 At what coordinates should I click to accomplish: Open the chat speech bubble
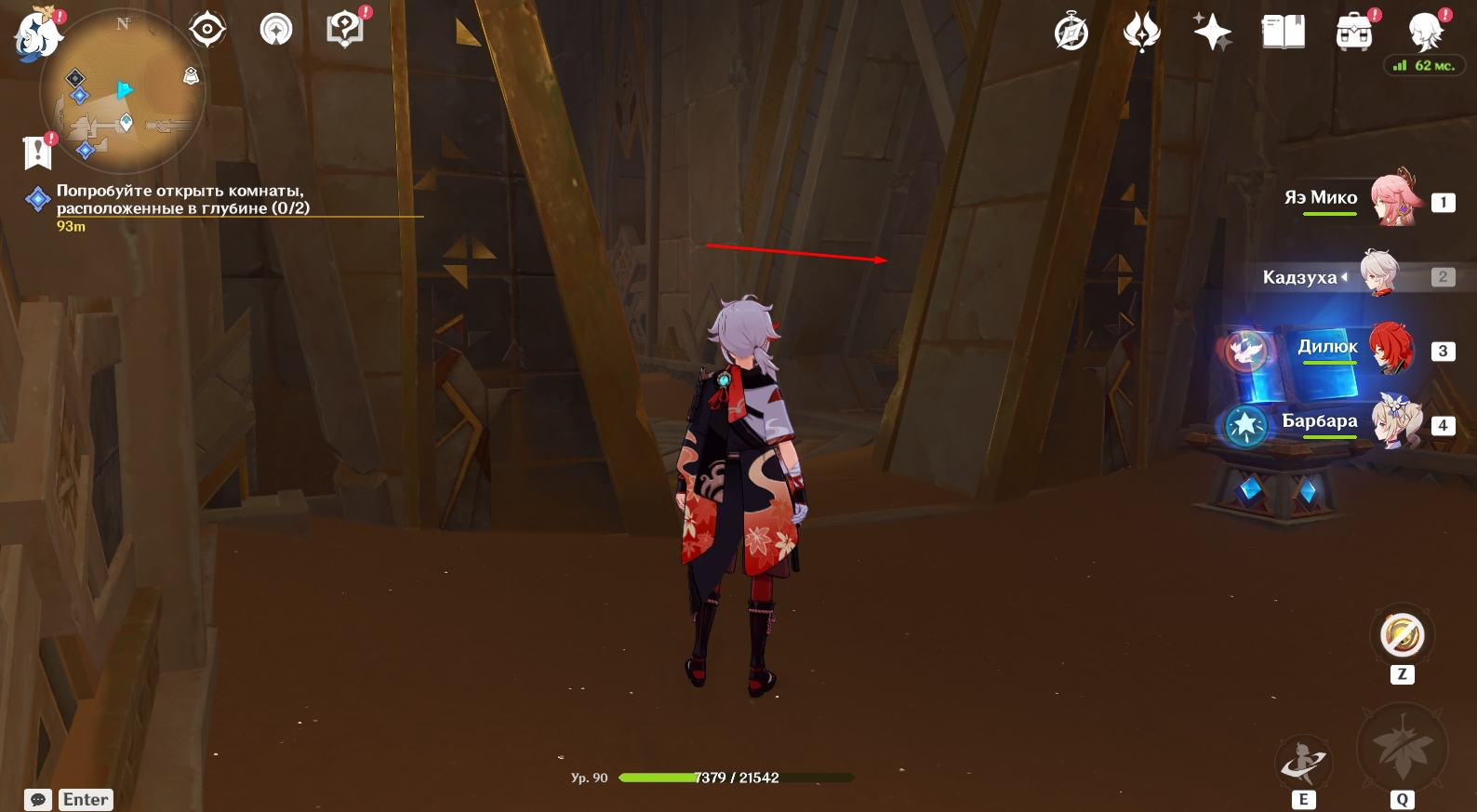[38, 800]
